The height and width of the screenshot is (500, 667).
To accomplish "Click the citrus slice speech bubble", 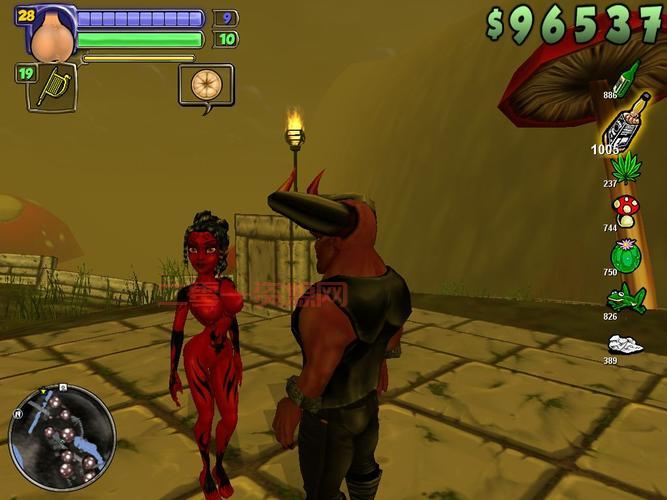I will (x=205, y=84).
